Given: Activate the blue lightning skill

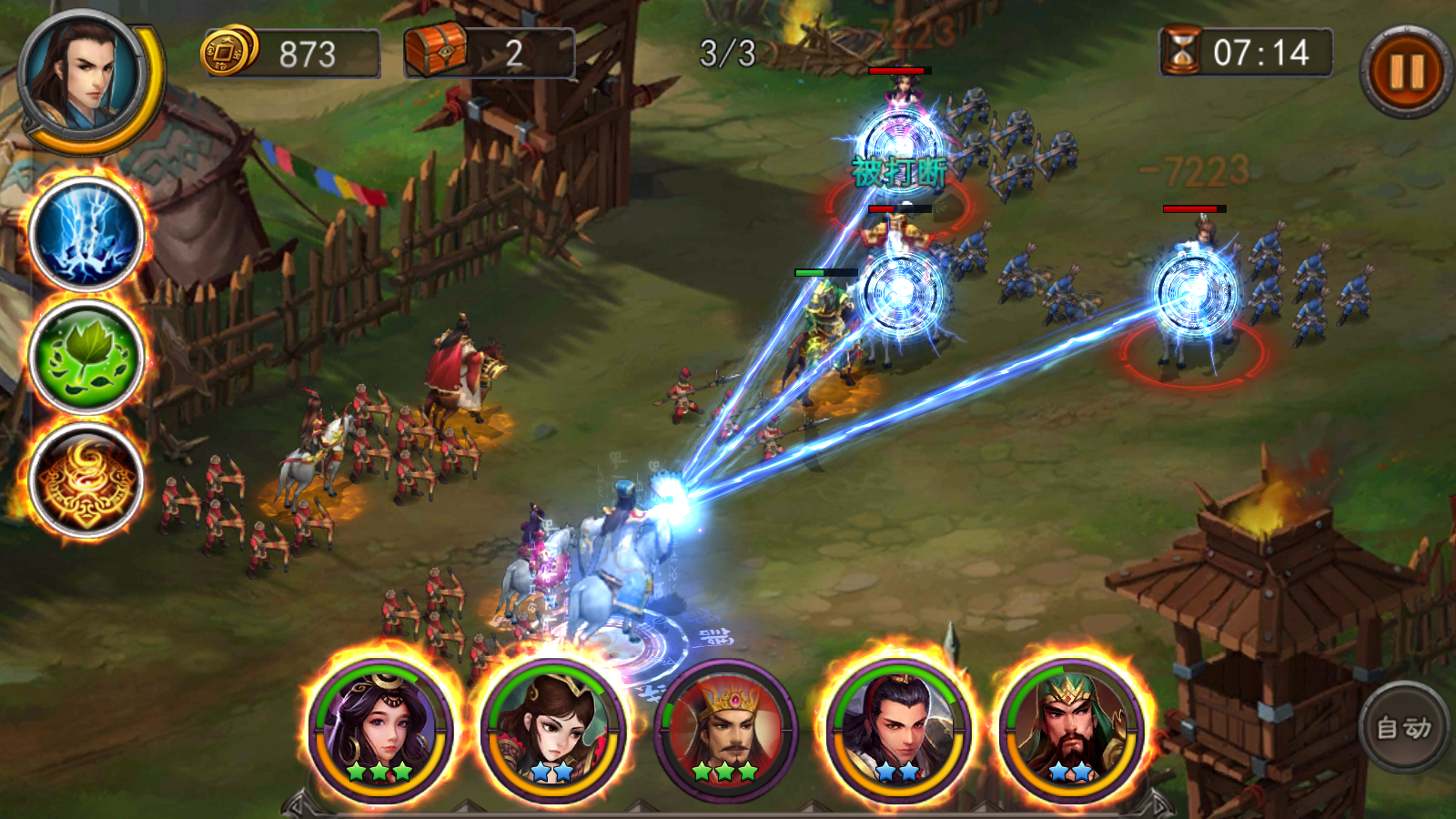Looking at the screenshot, I should point(86,235).
